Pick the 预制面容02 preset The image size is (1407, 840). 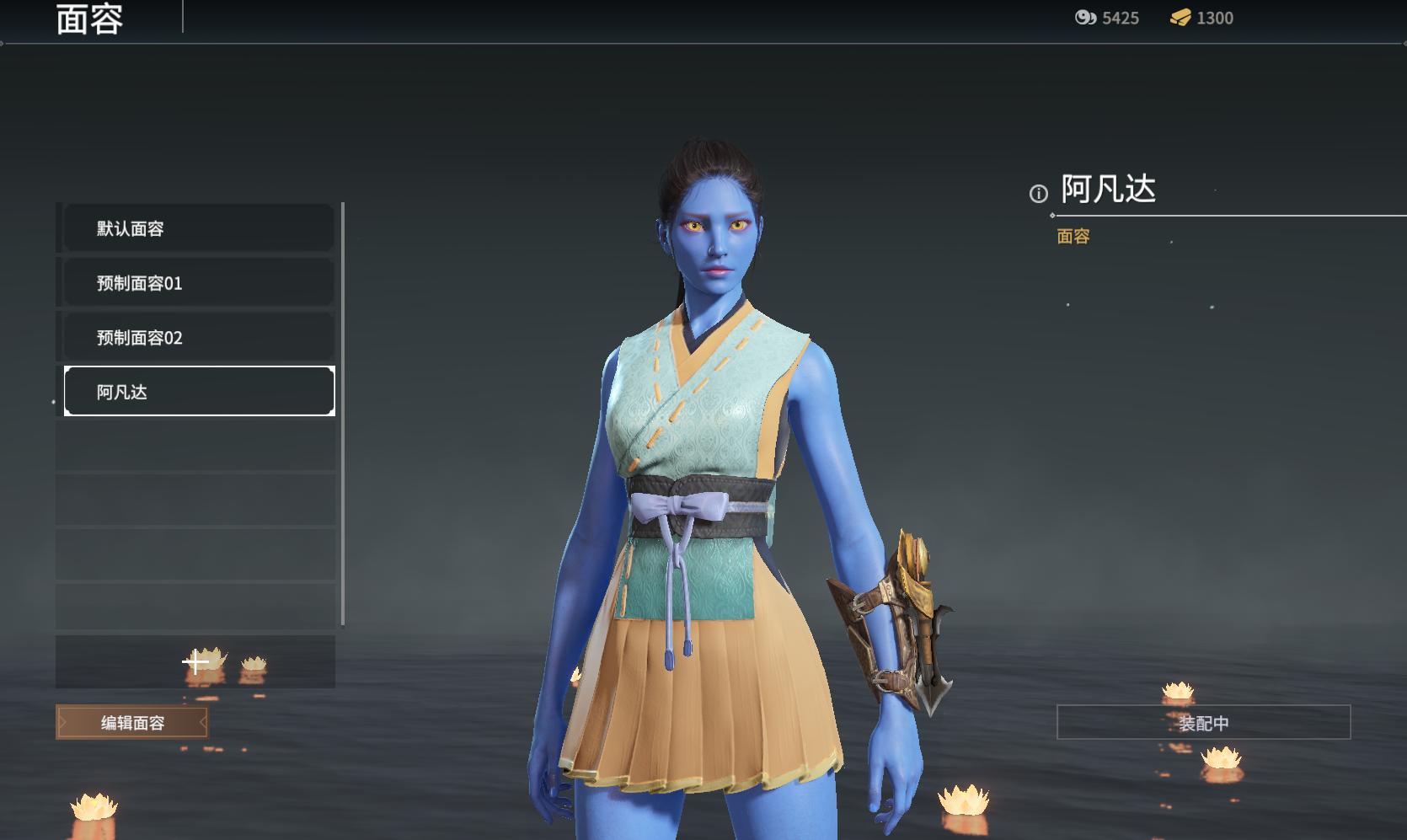click(x=199, y=338)
